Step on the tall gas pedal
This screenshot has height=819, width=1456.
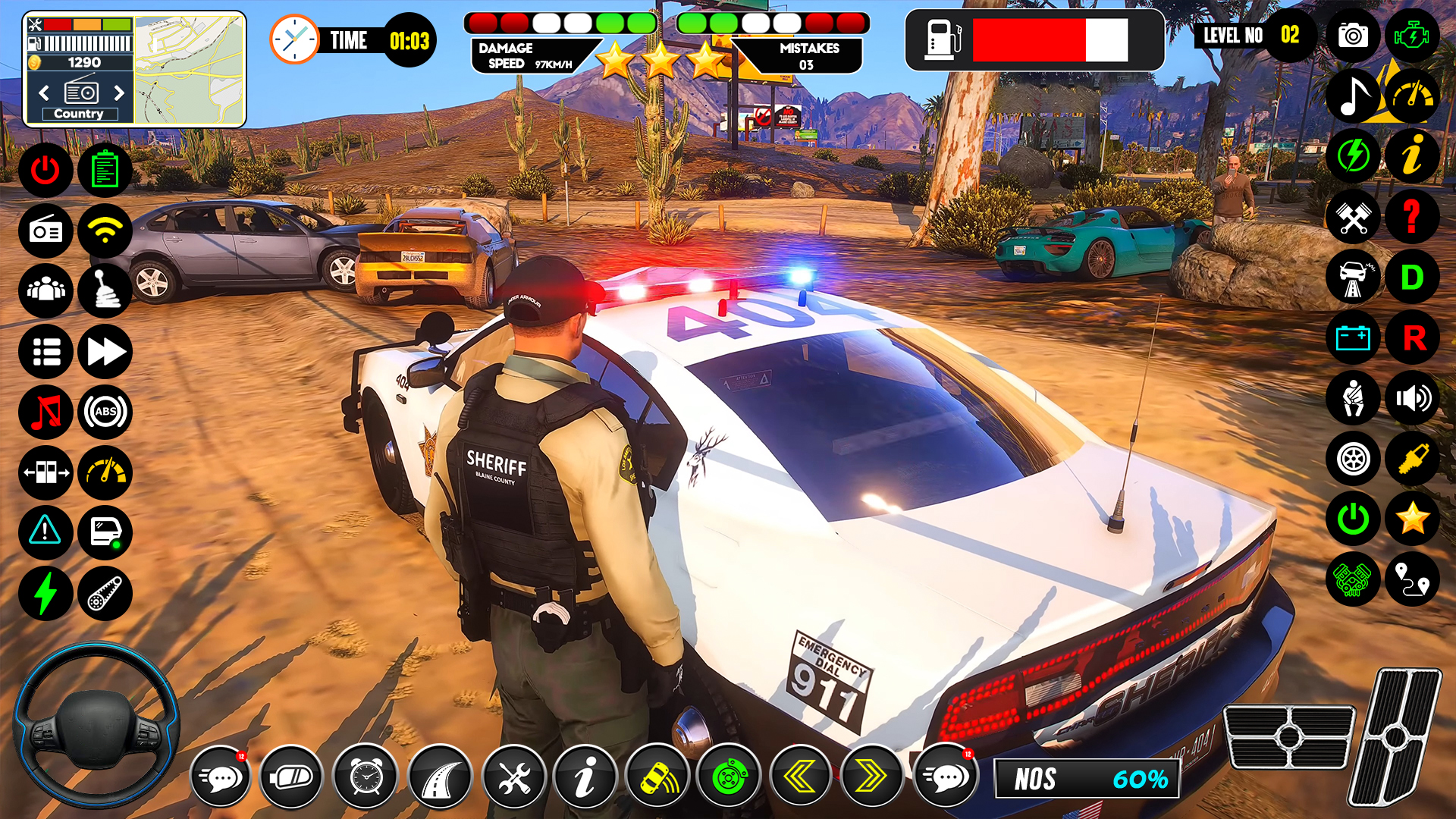pos(1394,736)
